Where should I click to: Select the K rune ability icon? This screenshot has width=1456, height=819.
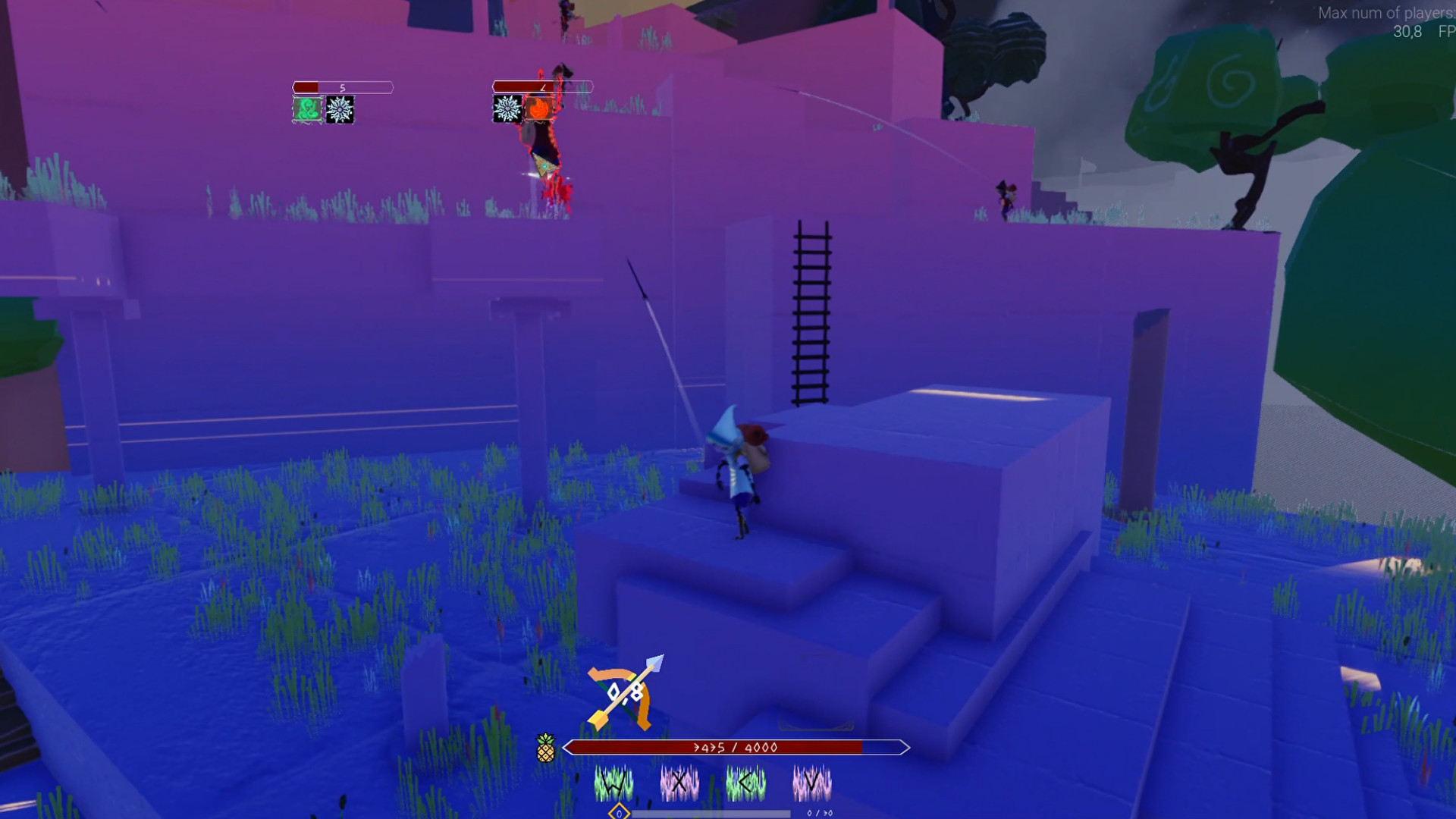pos(747,783)
